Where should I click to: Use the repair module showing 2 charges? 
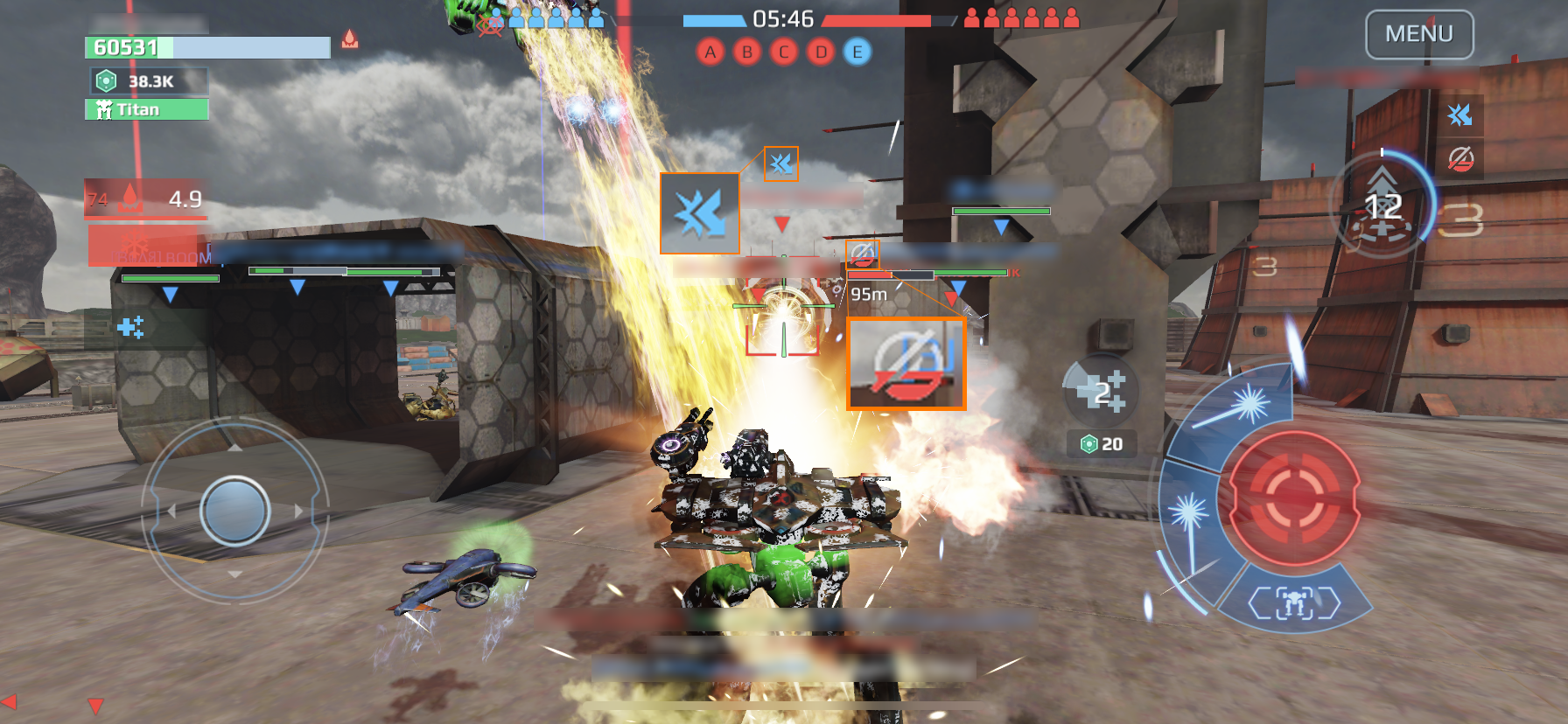pos(1101,391)
